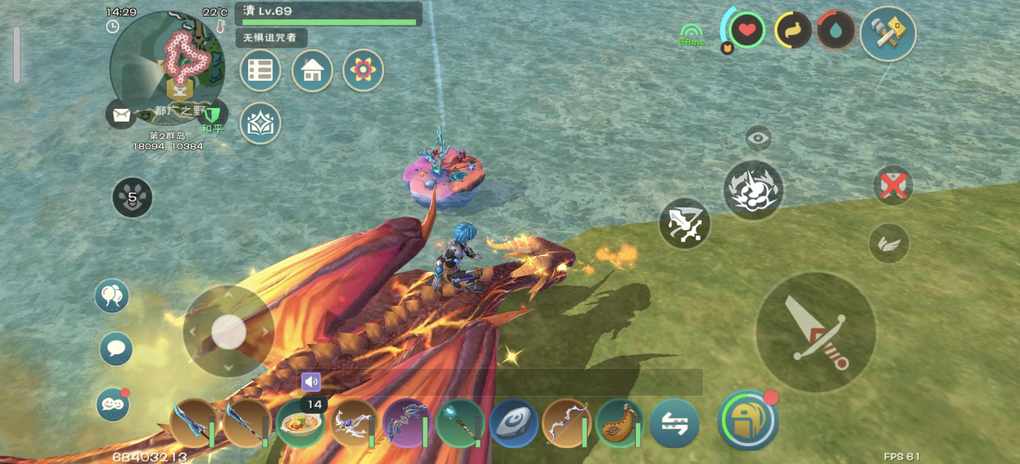The width and height of the screenshot is (1020, 464).
Task: Open the crossed hammer crafting menu
Action: 887,34
